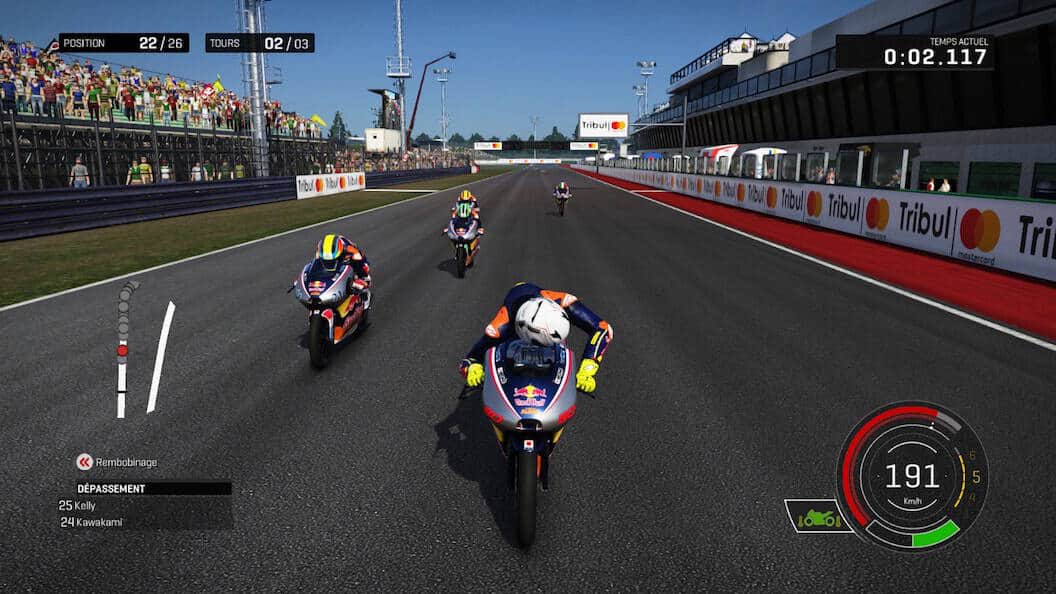Select the green motorcycle status icon
The image size is (1056, 594).
click(818, 517)
